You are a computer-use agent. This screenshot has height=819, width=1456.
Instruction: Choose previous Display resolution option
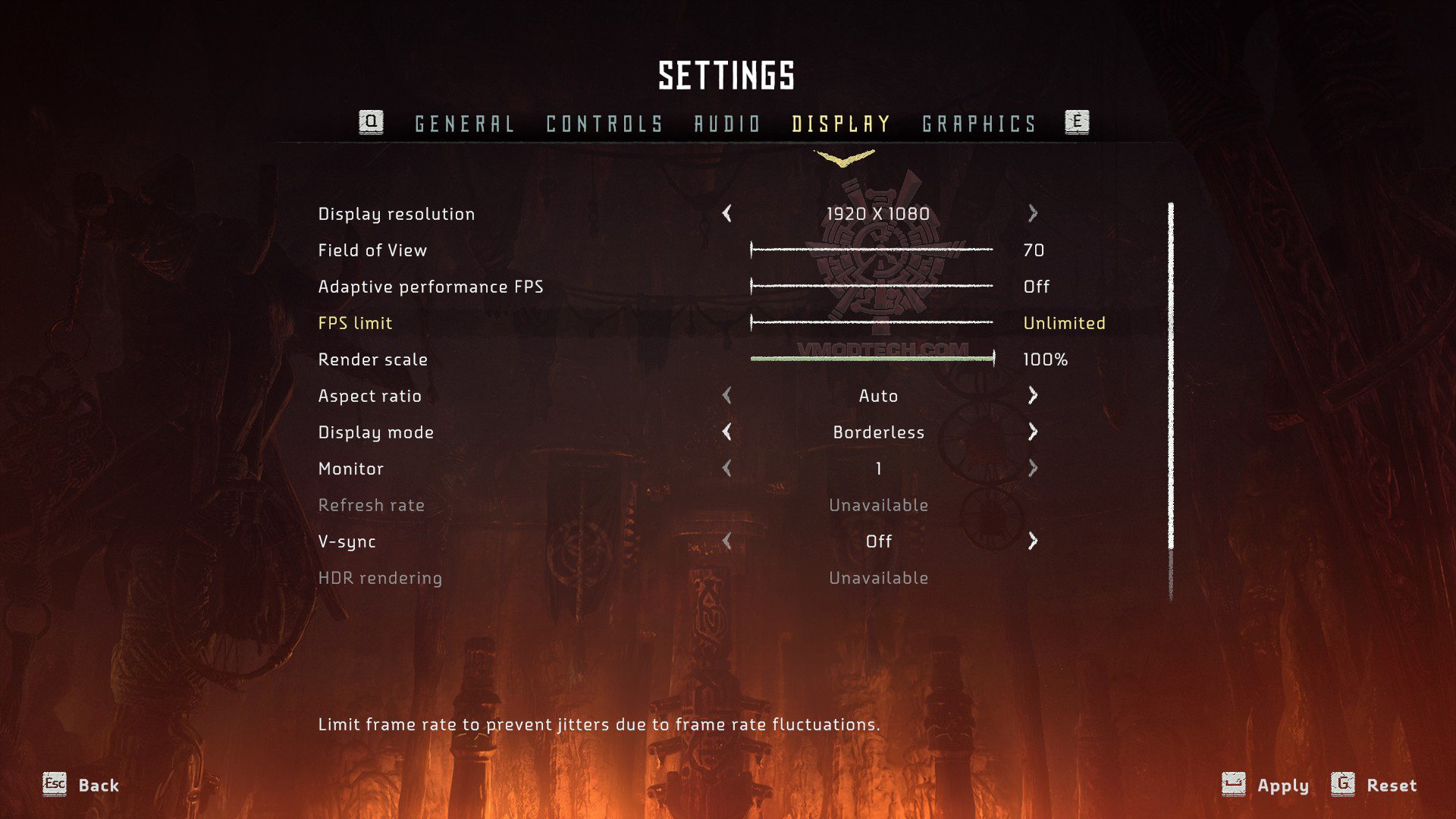pos(727,214)
